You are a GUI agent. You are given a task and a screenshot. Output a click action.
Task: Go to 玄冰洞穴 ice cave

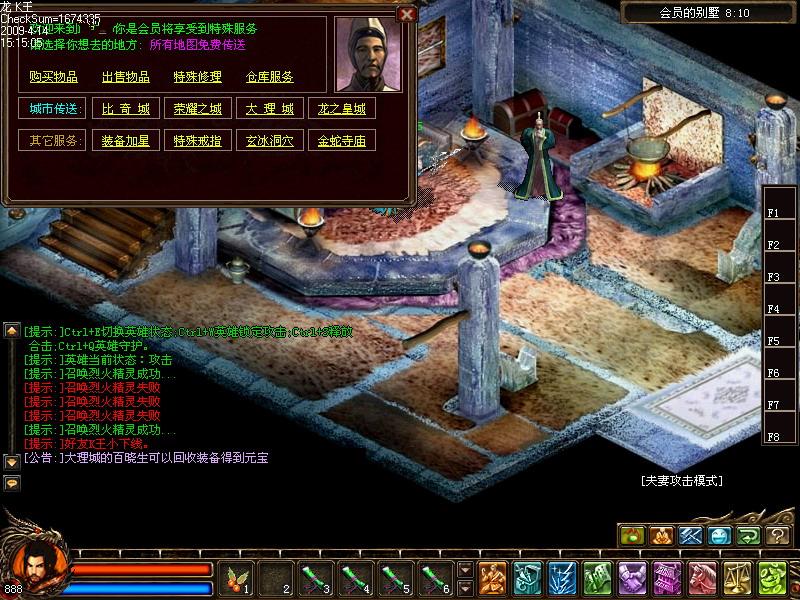coord(270,141)
